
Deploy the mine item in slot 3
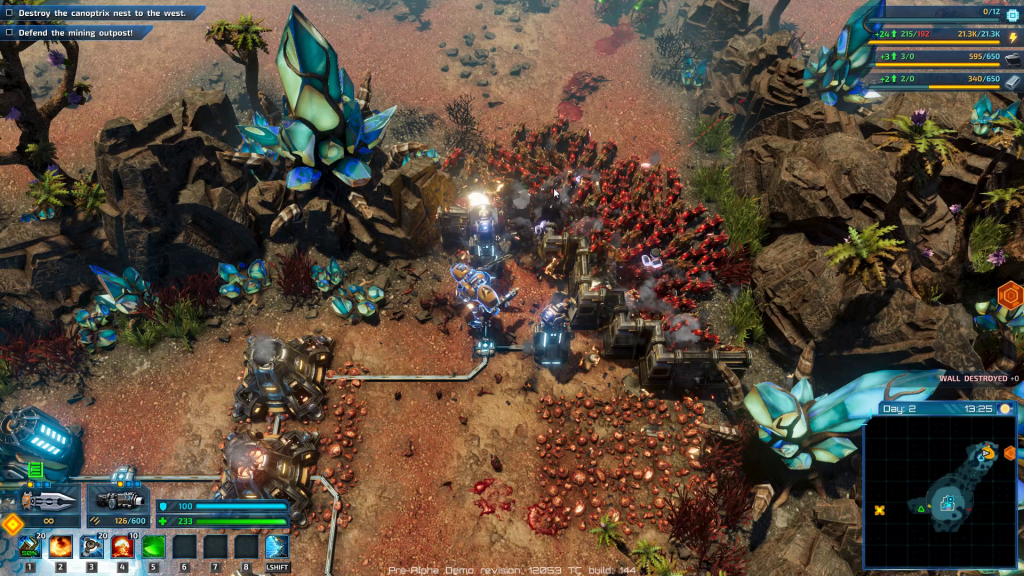[x=91, y=547]
